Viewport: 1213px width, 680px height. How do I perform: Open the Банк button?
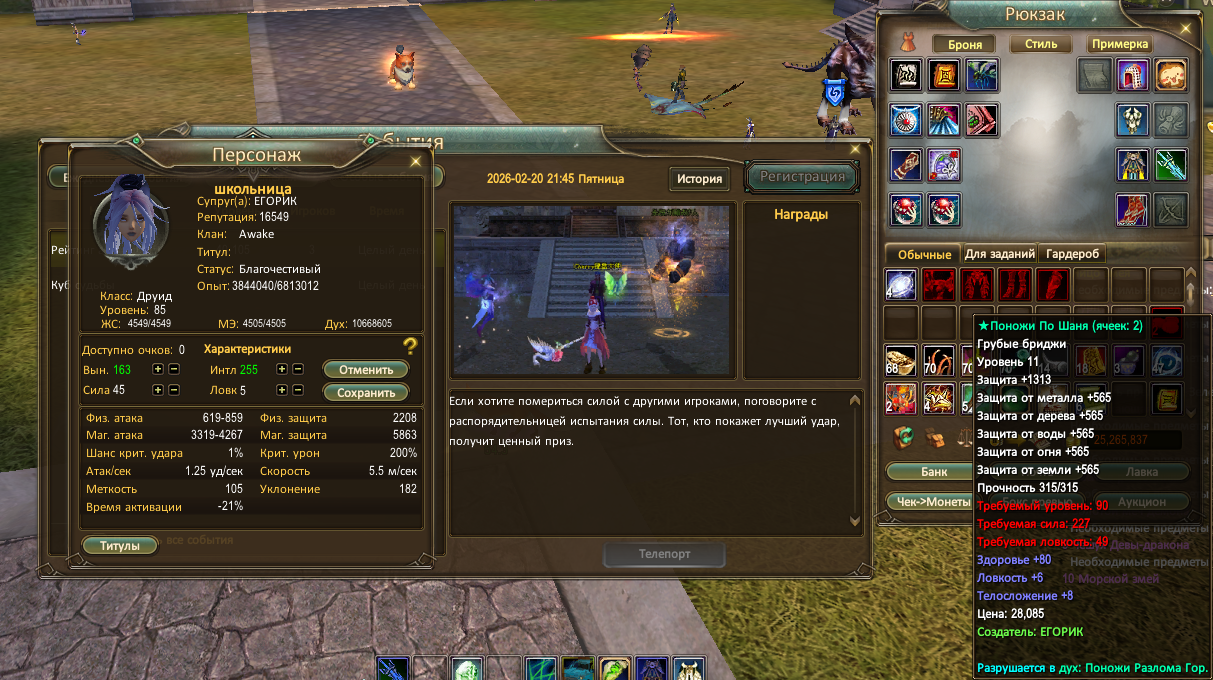934,471
